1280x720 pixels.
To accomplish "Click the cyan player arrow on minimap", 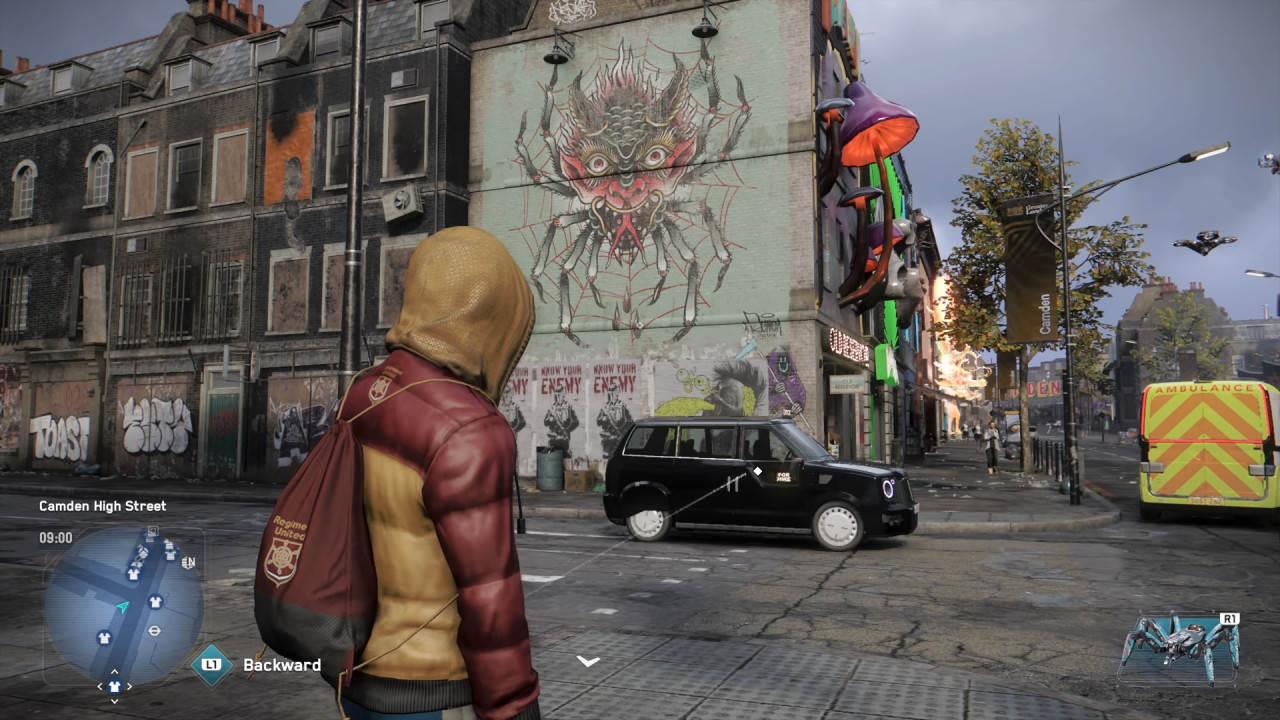I will coord(122,607).
